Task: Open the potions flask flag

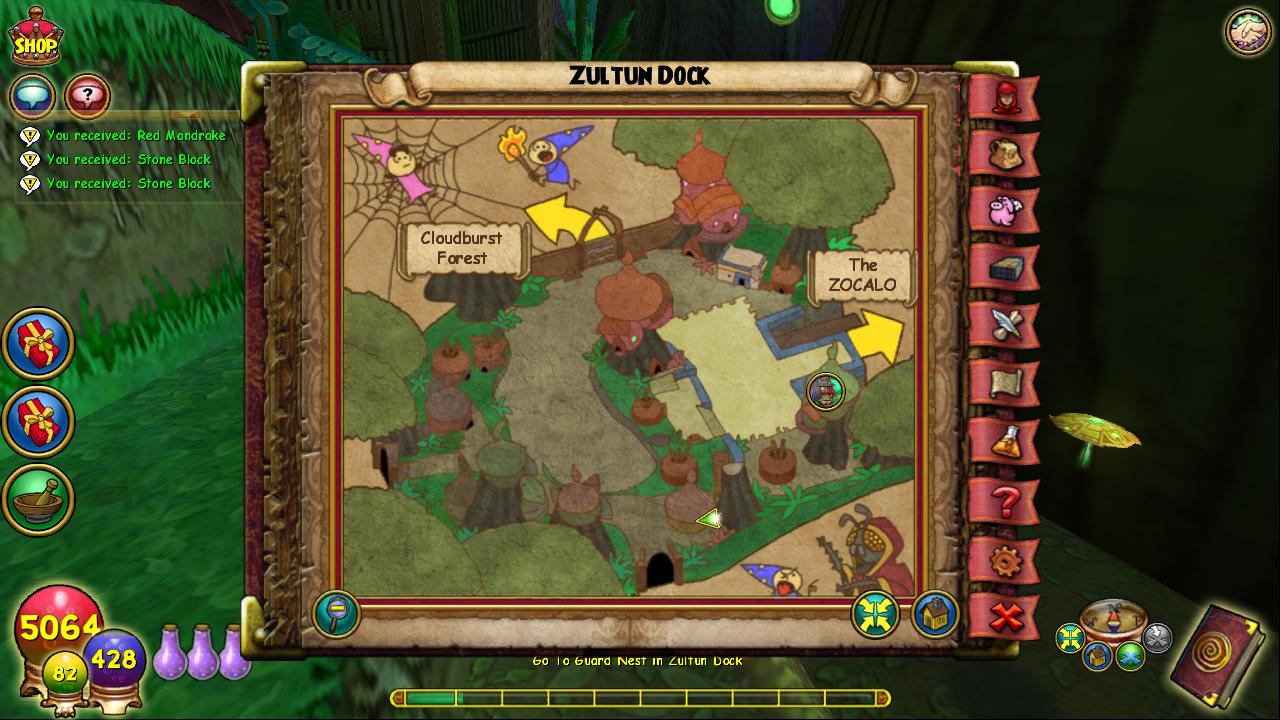Action: (1010, 440)
